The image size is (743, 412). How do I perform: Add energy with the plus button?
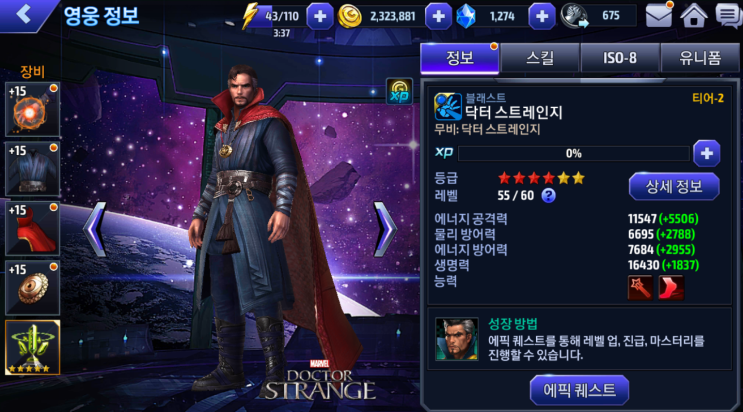(x=319, y=16)
